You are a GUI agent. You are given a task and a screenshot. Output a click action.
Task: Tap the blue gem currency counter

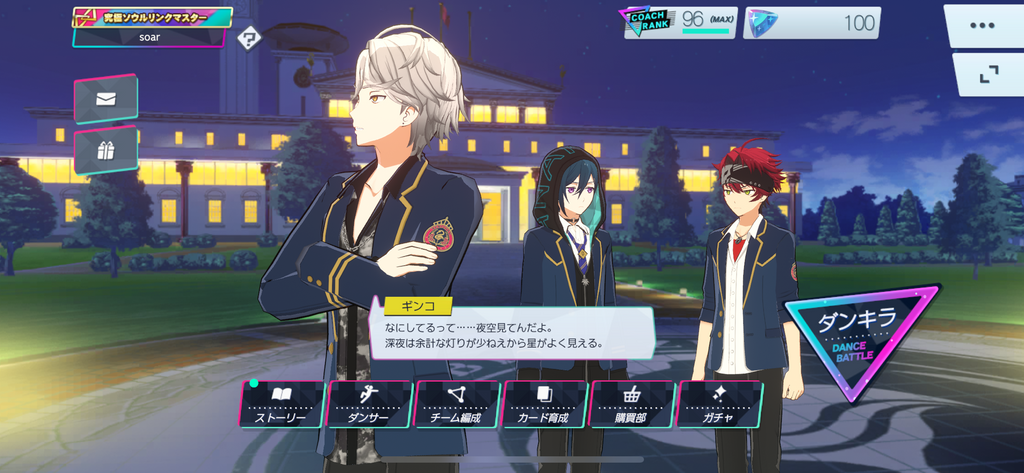click(812, 22)
